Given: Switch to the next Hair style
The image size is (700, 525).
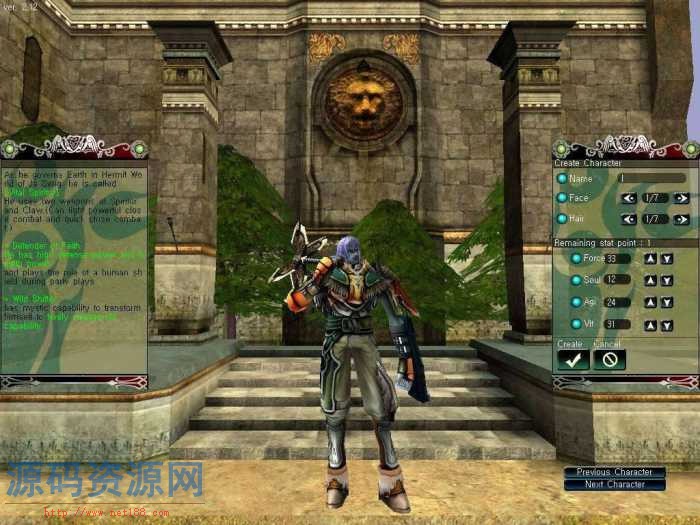Looking at the screenshot, I should 681,219.
